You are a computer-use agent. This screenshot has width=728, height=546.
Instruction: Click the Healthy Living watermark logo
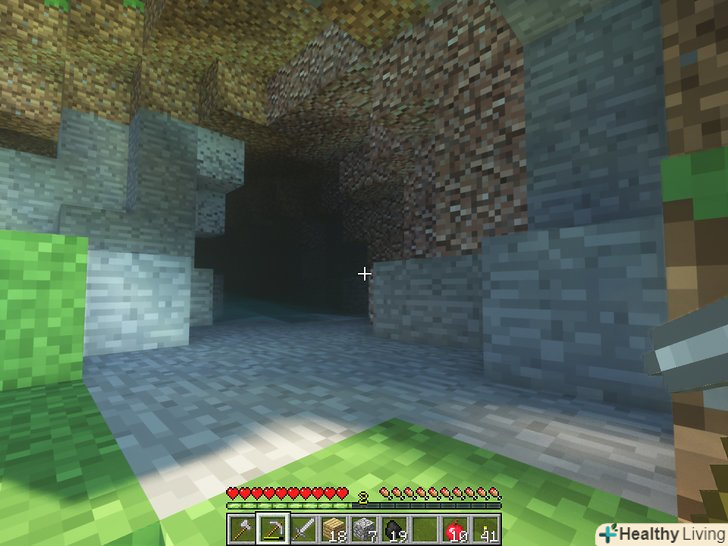click(662, 533)
